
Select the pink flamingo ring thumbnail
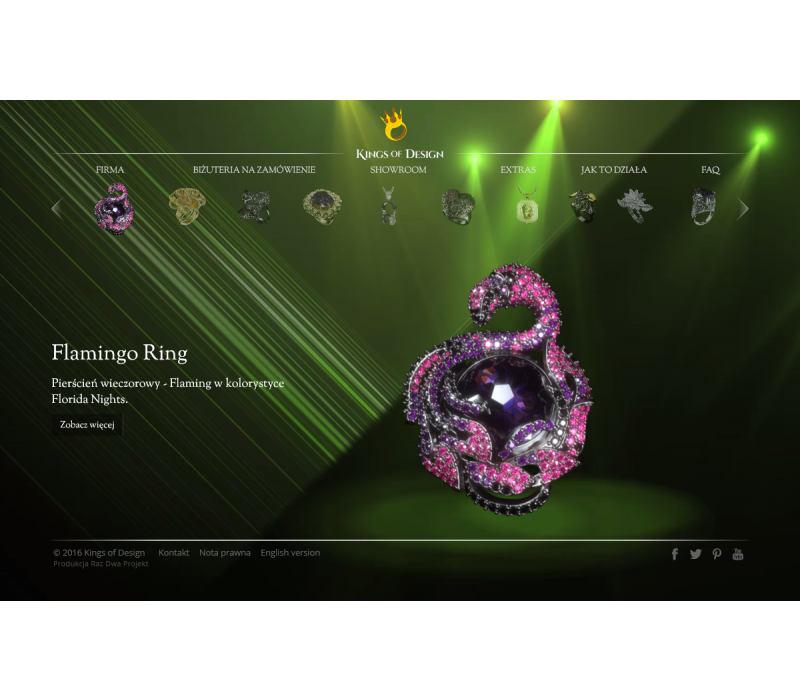[x=113, y=208]
